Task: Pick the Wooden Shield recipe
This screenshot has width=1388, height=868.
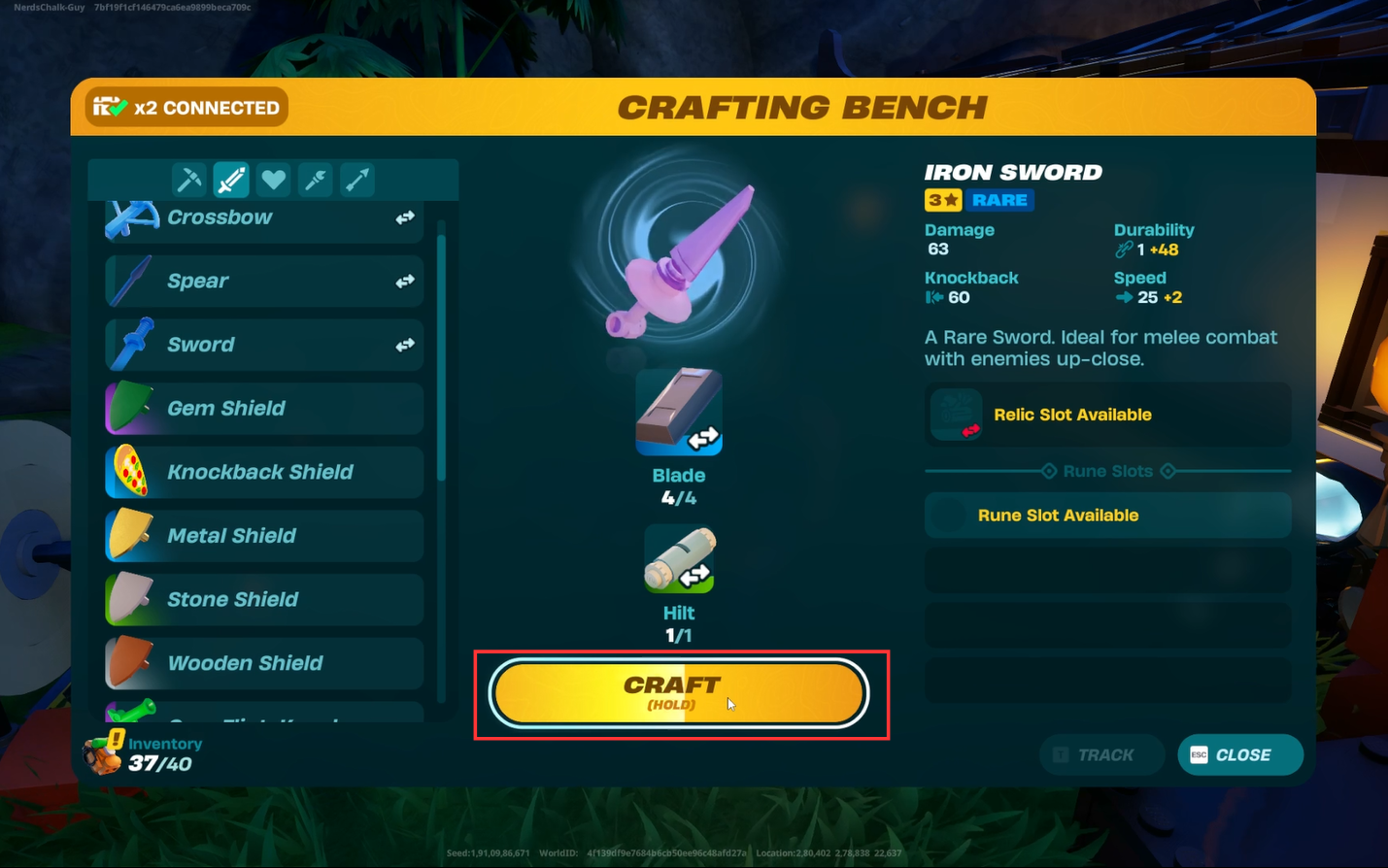Action: click(x=263, y=663)
